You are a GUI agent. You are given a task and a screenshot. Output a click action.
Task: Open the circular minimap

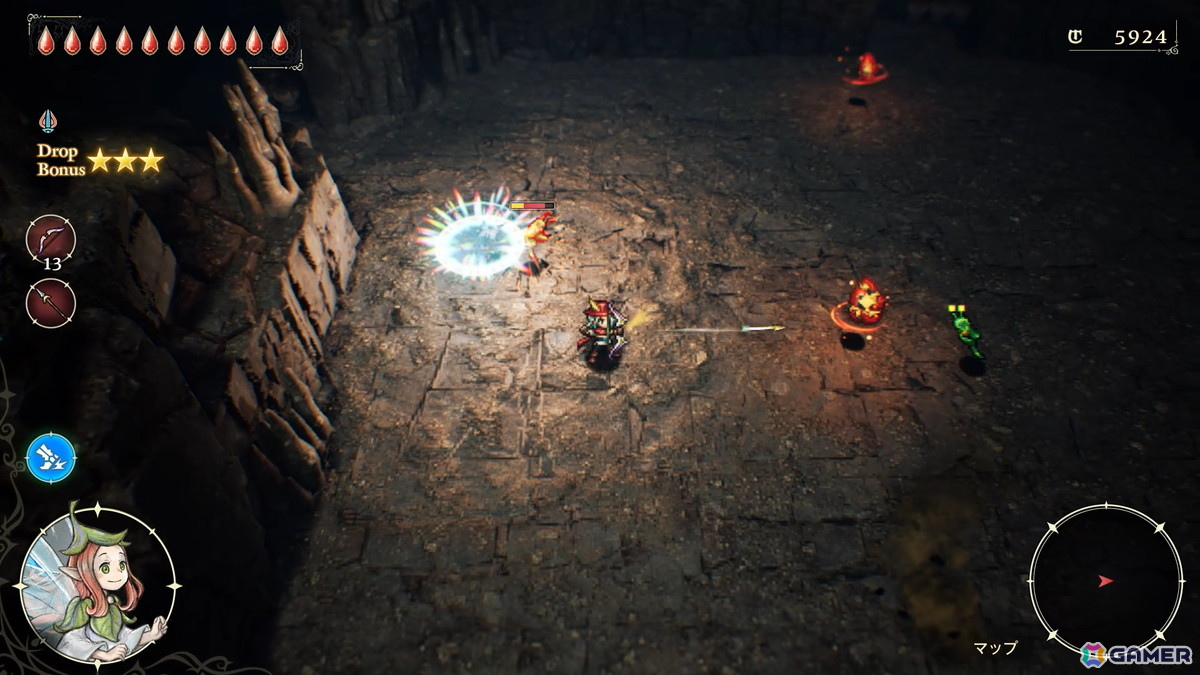pyautogui.click(x=1105, y=580)
